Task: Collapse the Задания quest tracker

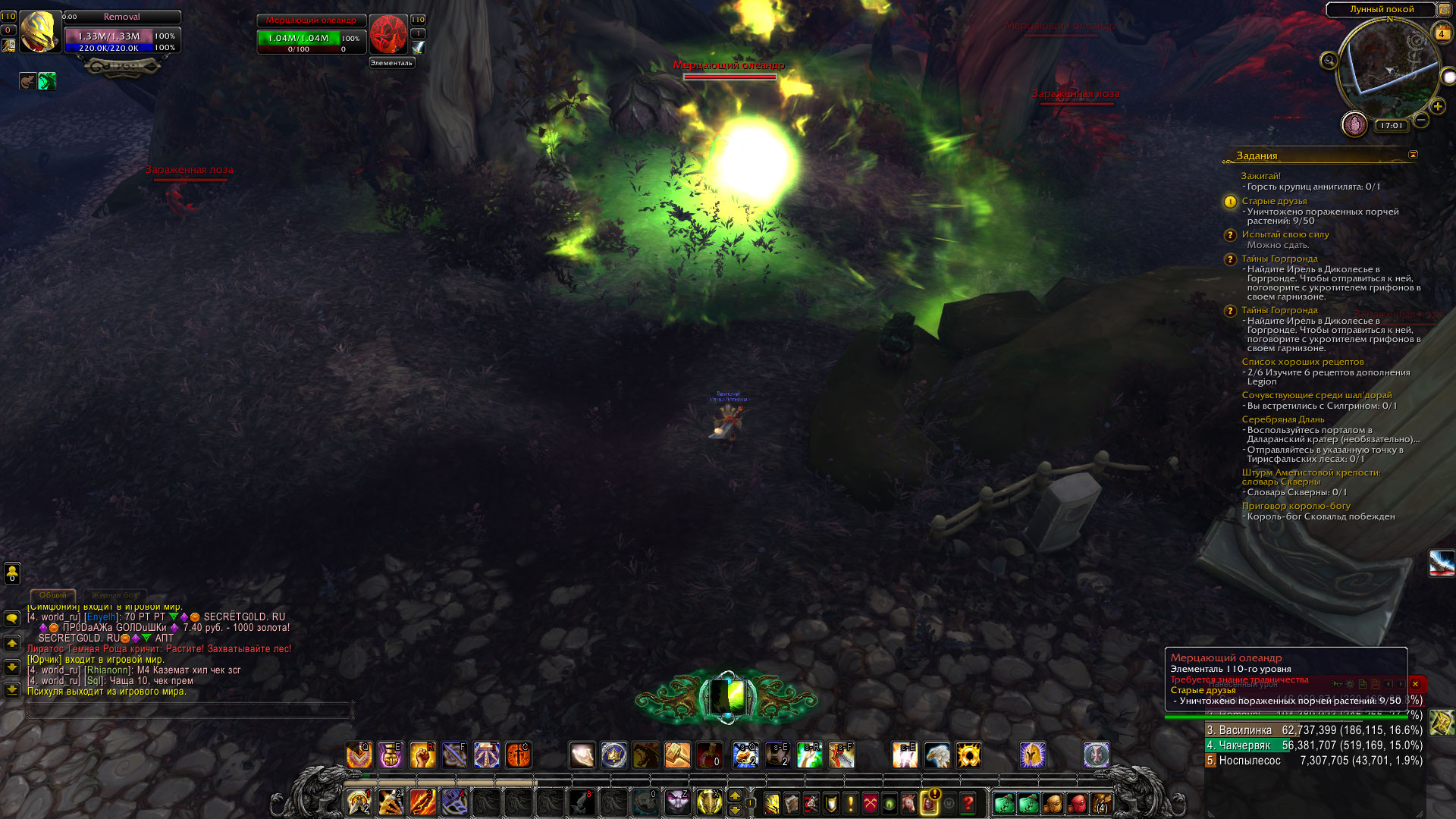Action: (x=1413, y=155)
